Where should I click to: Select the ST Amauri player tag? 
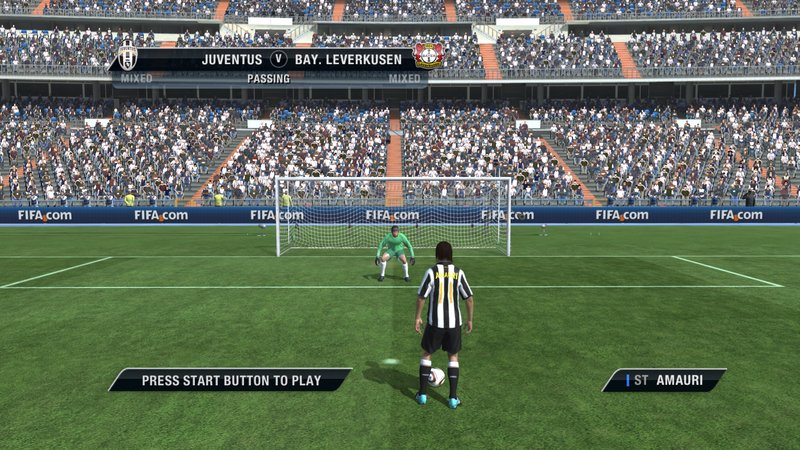(x=663, y=380)
